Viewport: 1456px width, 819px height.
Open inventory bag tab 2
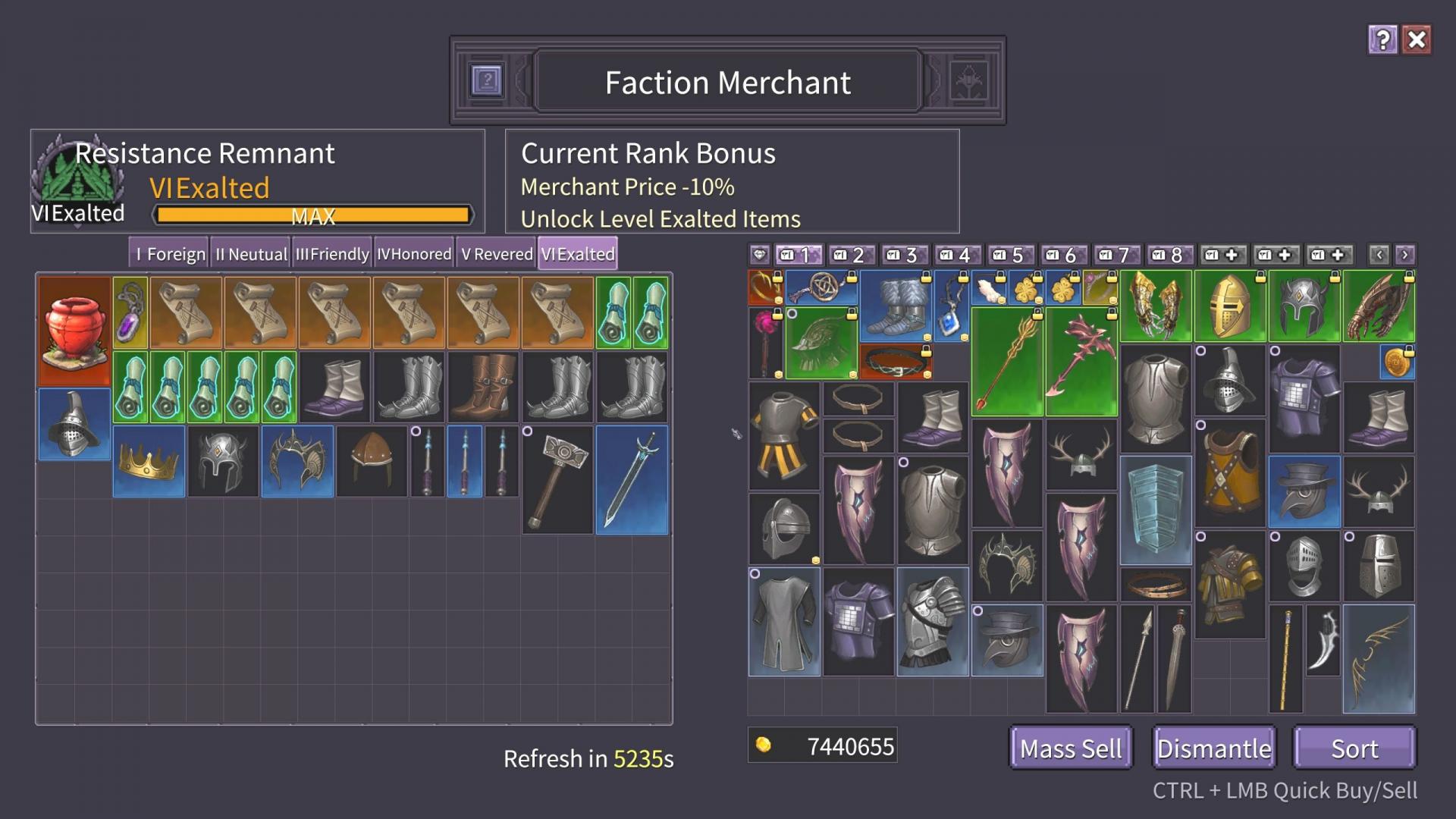click(x=849, y=255)
